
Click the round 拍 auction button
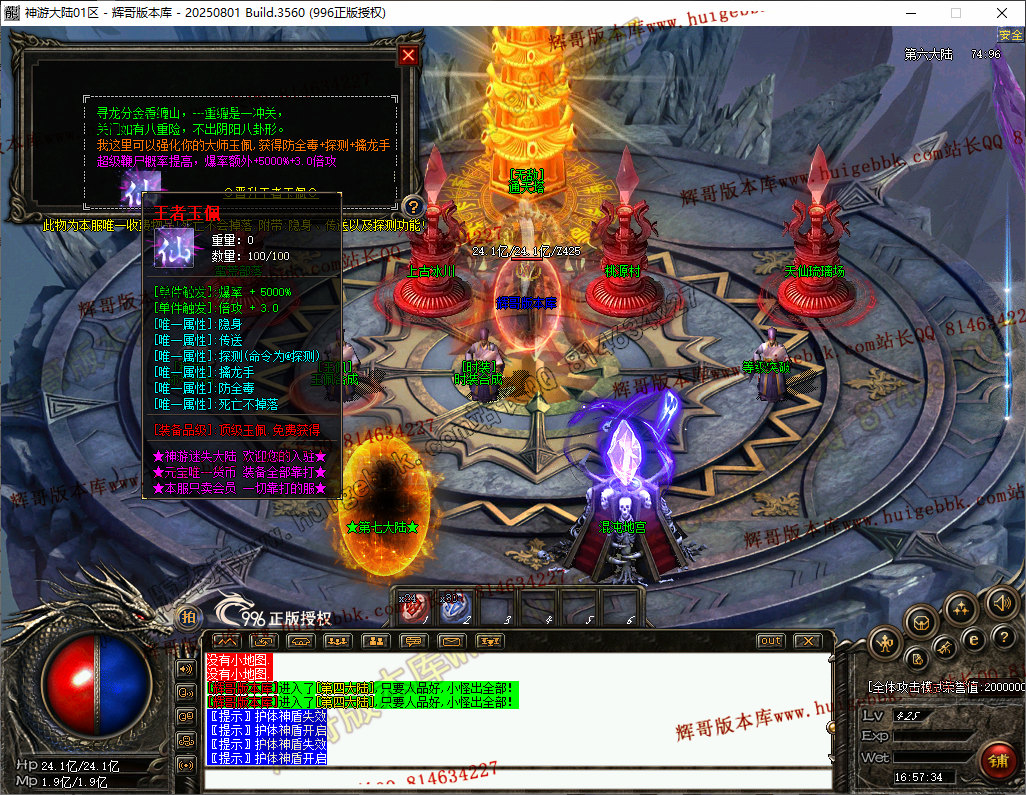click(x=188, y=618)
